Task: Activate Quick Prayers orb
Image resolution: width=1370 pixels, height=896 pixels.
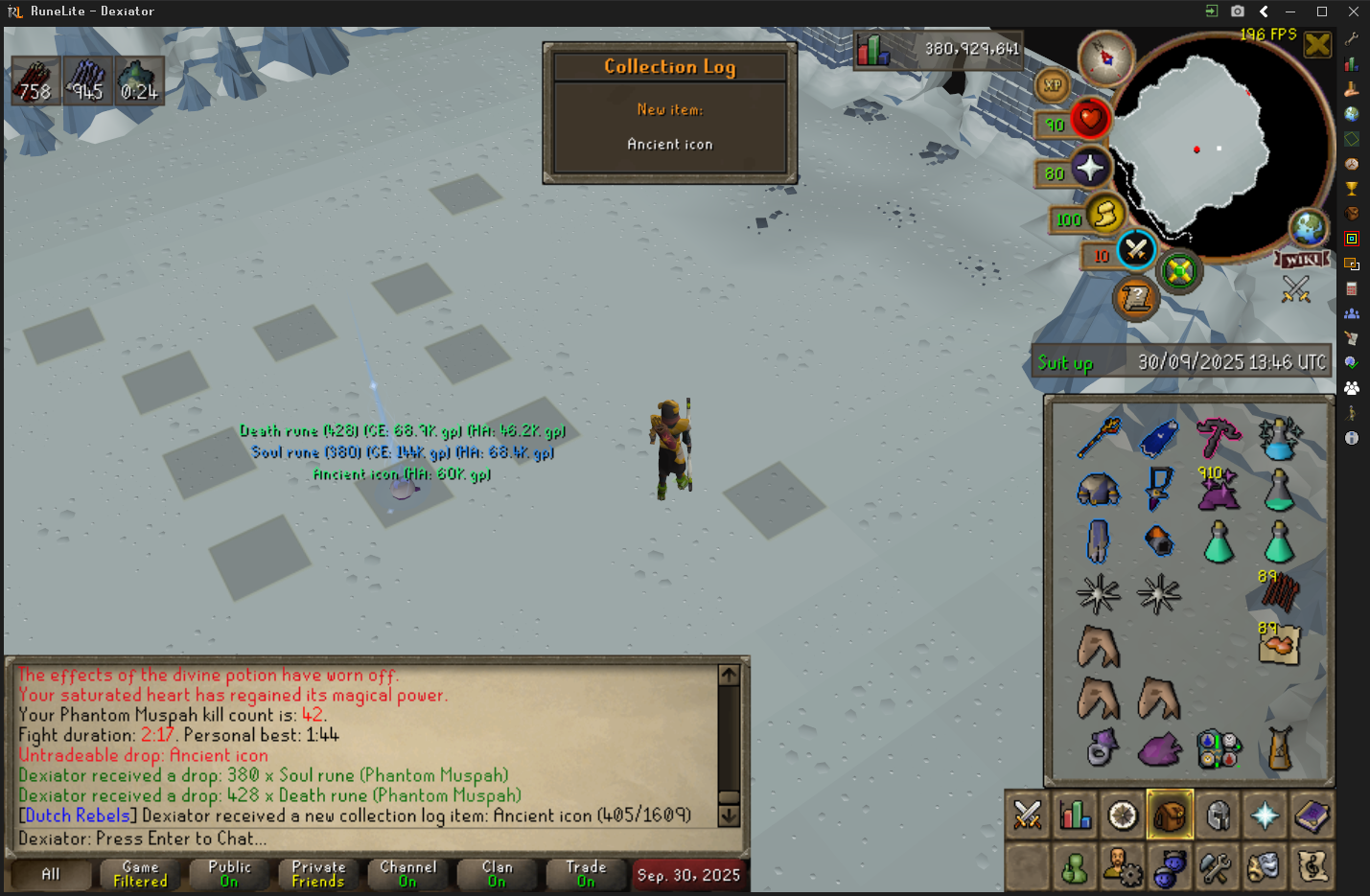Action: point(1090,169)
